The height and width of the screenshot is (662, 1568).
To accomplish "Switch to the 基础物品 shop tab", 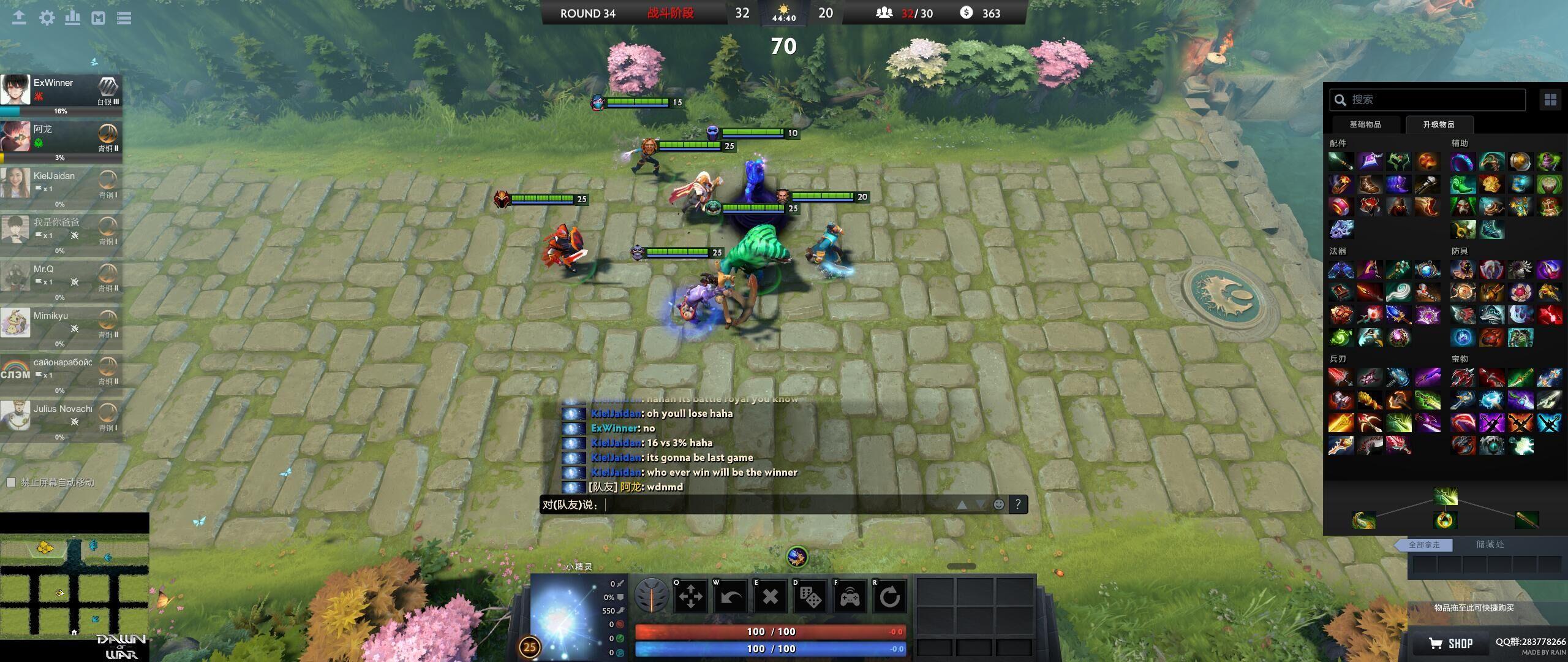I will (x=1365, y=124).
